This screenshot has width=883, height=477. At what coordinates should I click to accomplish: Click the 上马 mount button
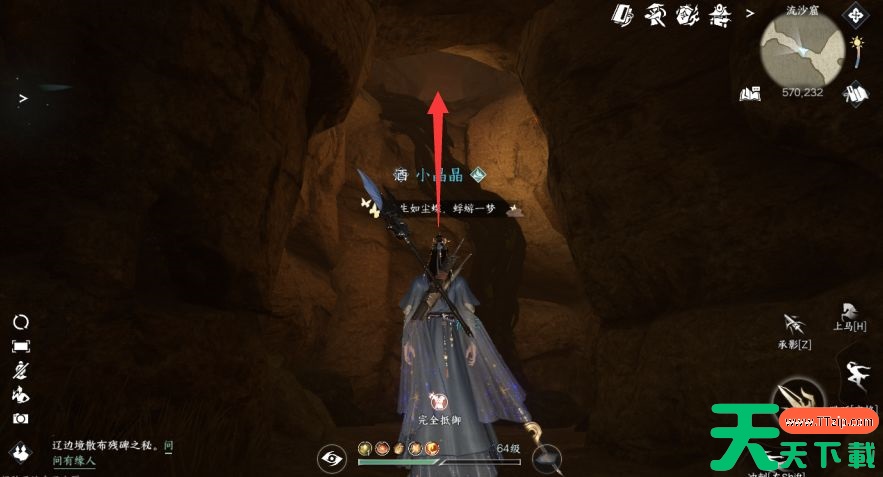click(x=848, y=311)
